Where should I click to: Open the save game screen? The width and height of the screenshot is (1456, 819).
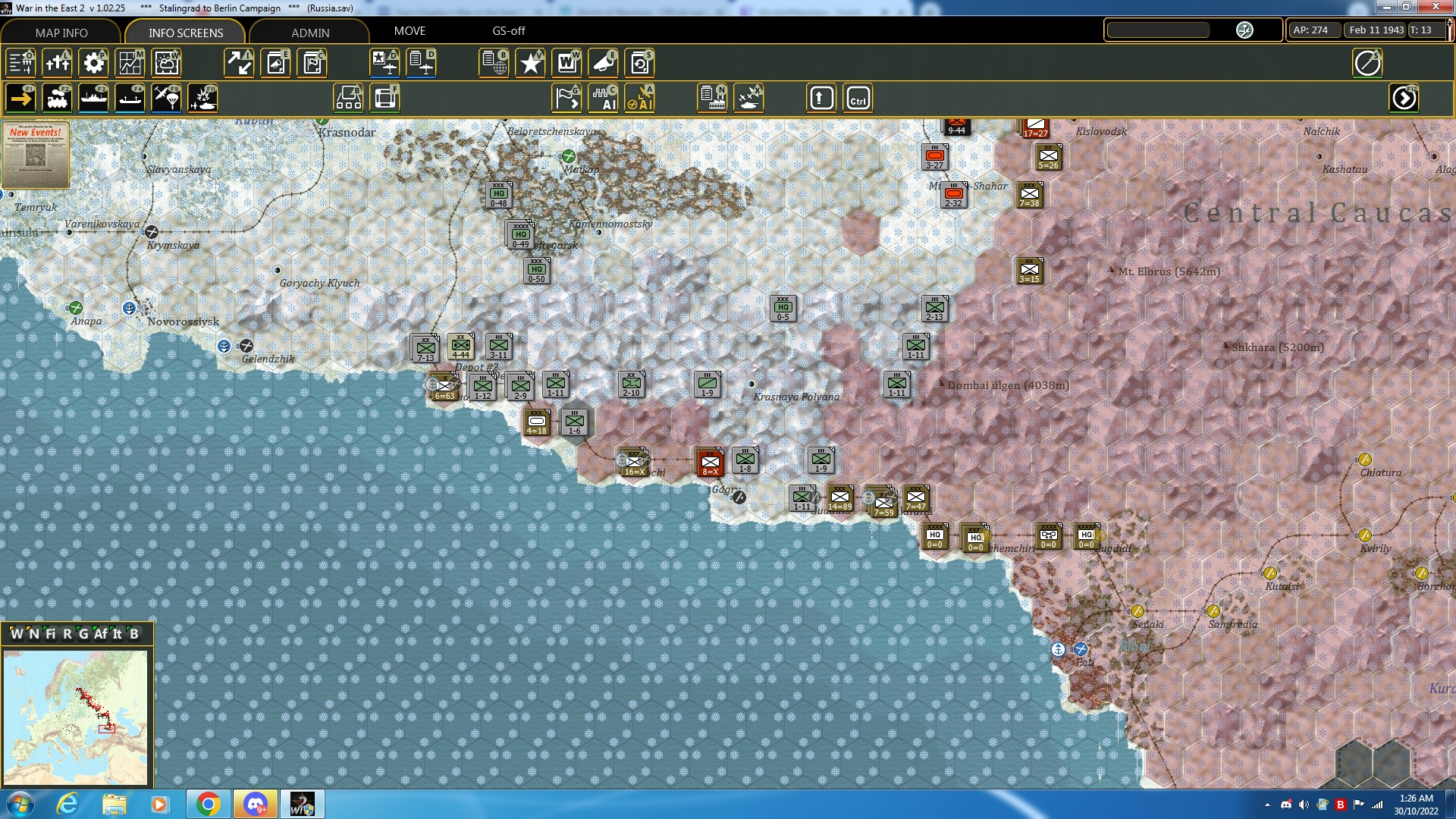point(641,63)
